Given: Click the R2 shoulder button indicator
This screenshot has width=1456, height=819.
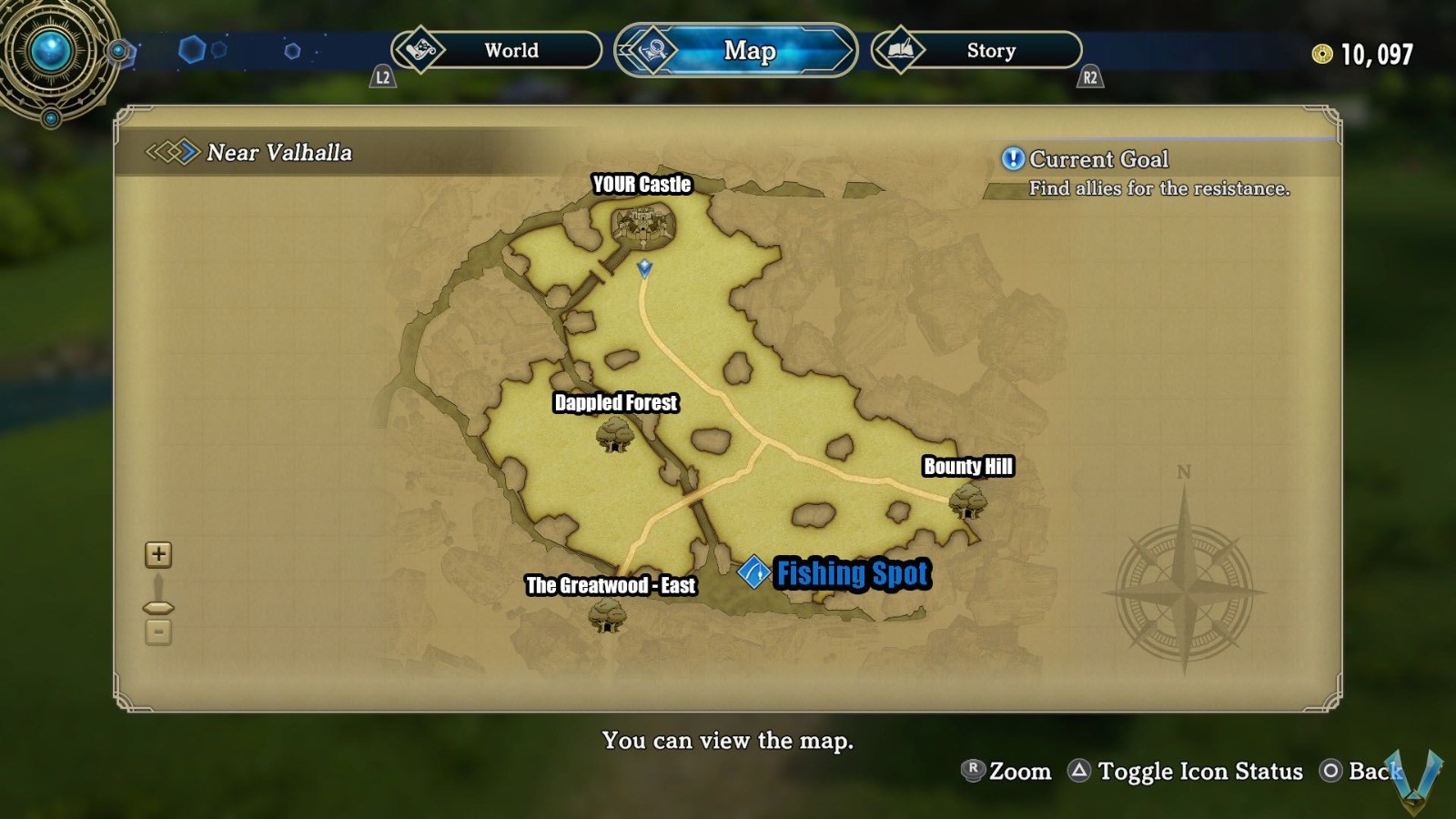Looking at the screenshot, I should tap(1088, 78).
